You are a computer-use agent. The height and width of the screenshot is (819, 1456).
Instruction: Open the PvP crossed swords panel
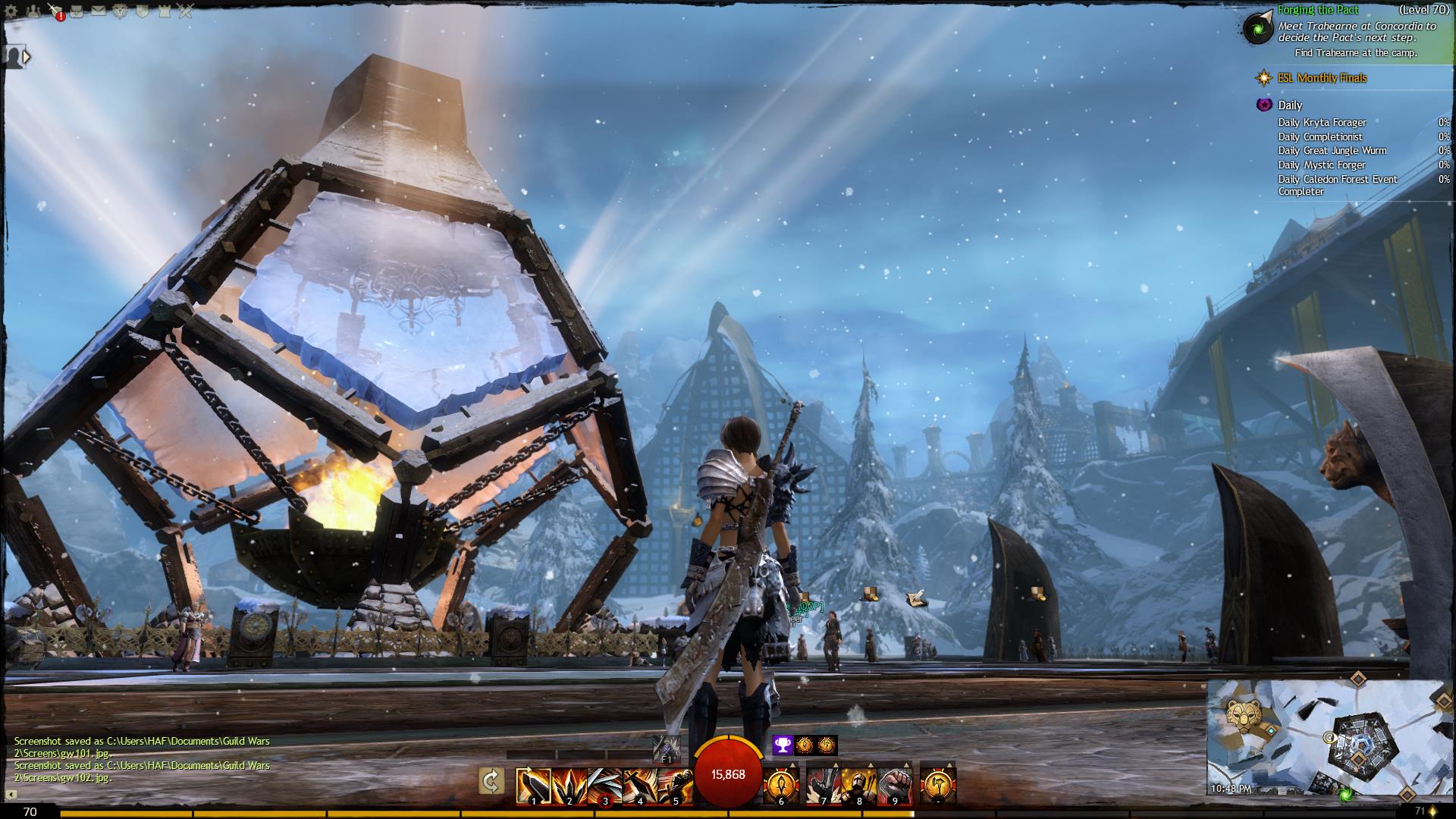click(186, 11)
